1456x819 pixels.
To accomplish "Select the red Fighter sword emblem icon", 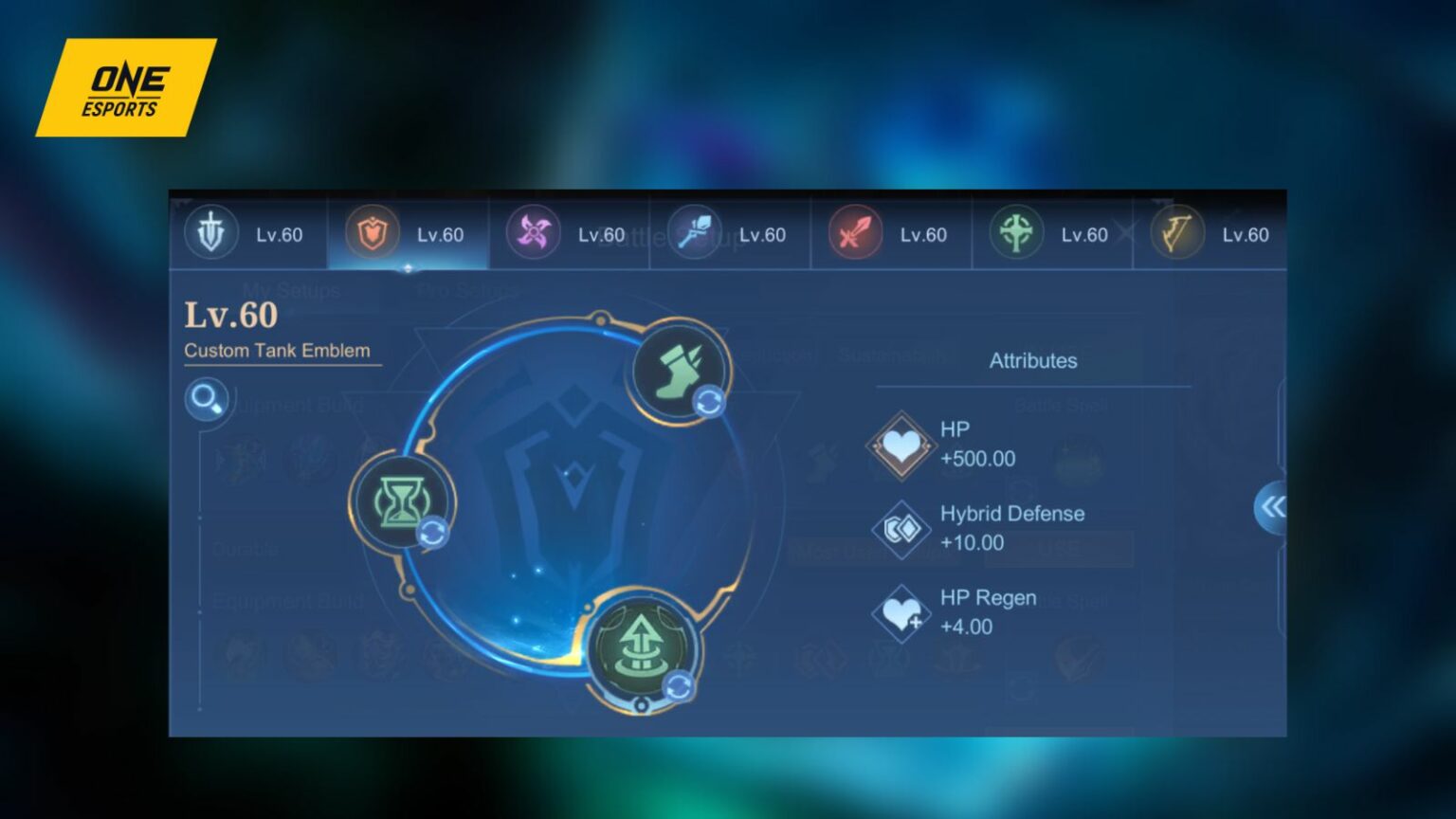I will [x=853, y=233].
